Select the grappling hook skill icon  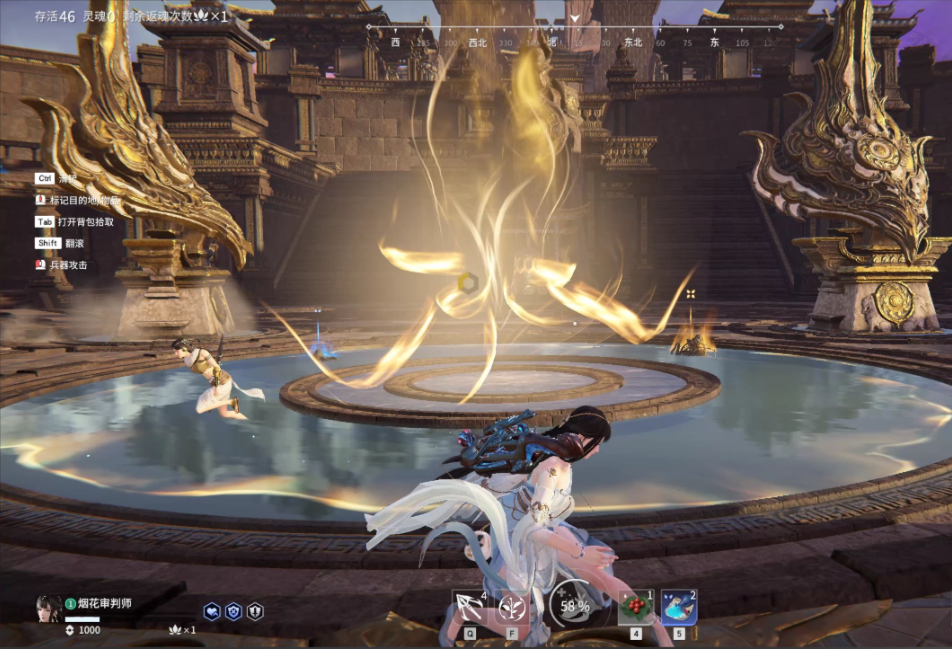pos(470,607)
